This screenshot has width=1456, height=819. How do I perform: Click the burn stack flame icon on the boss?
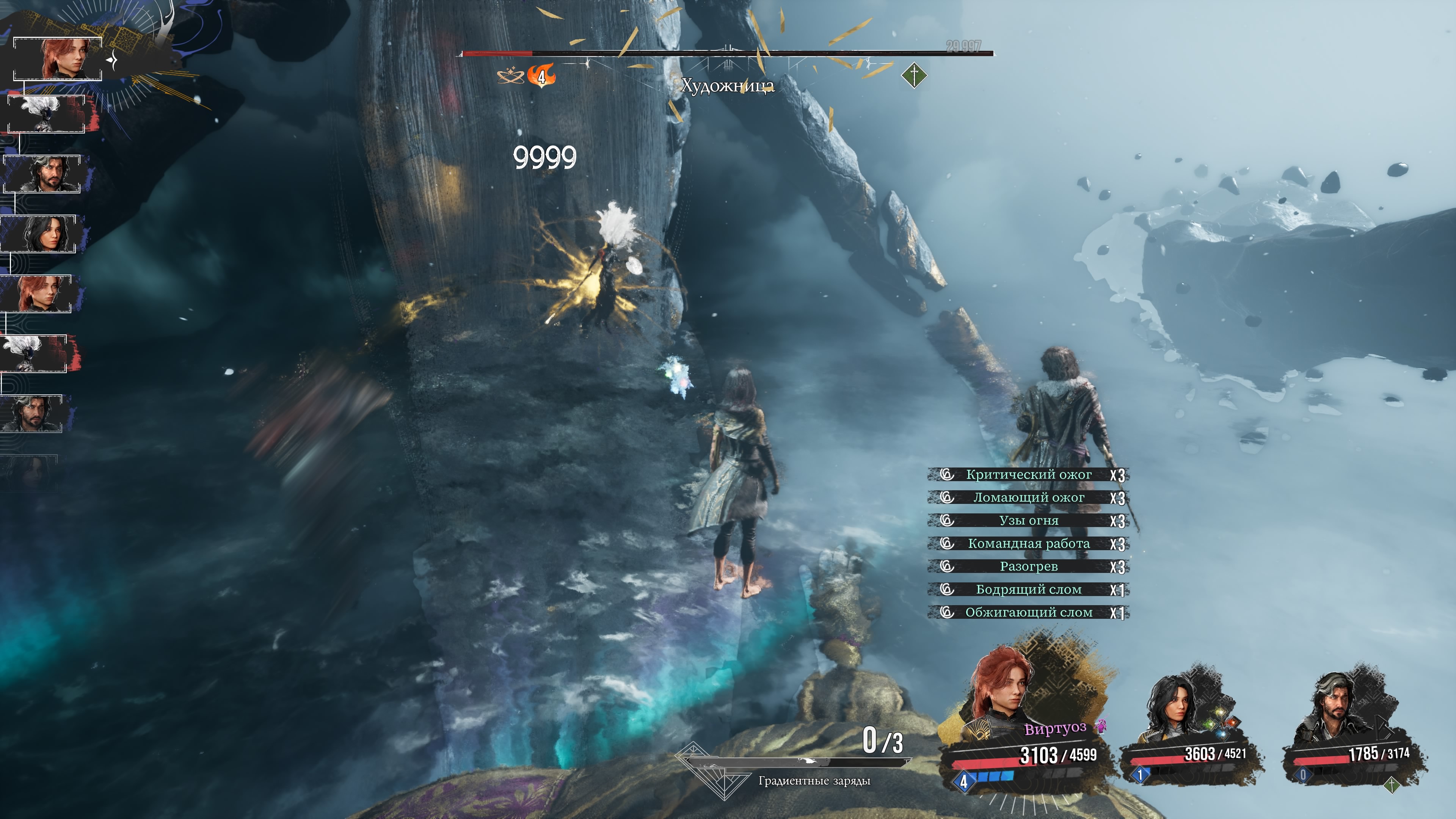pos(541,76)
